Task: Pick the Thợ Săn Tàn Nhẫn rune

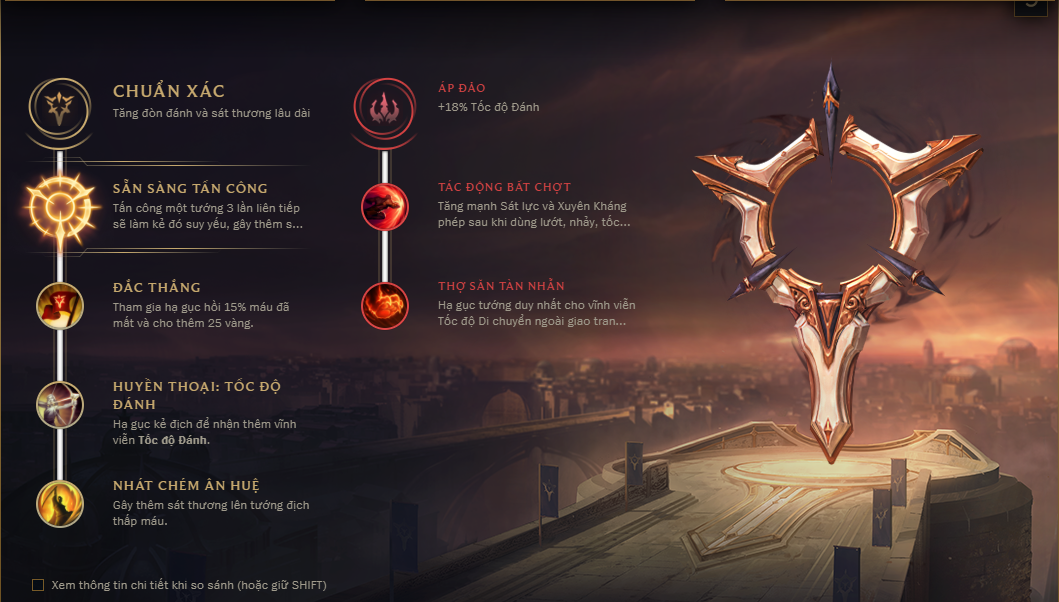Action: click(385, 303)
